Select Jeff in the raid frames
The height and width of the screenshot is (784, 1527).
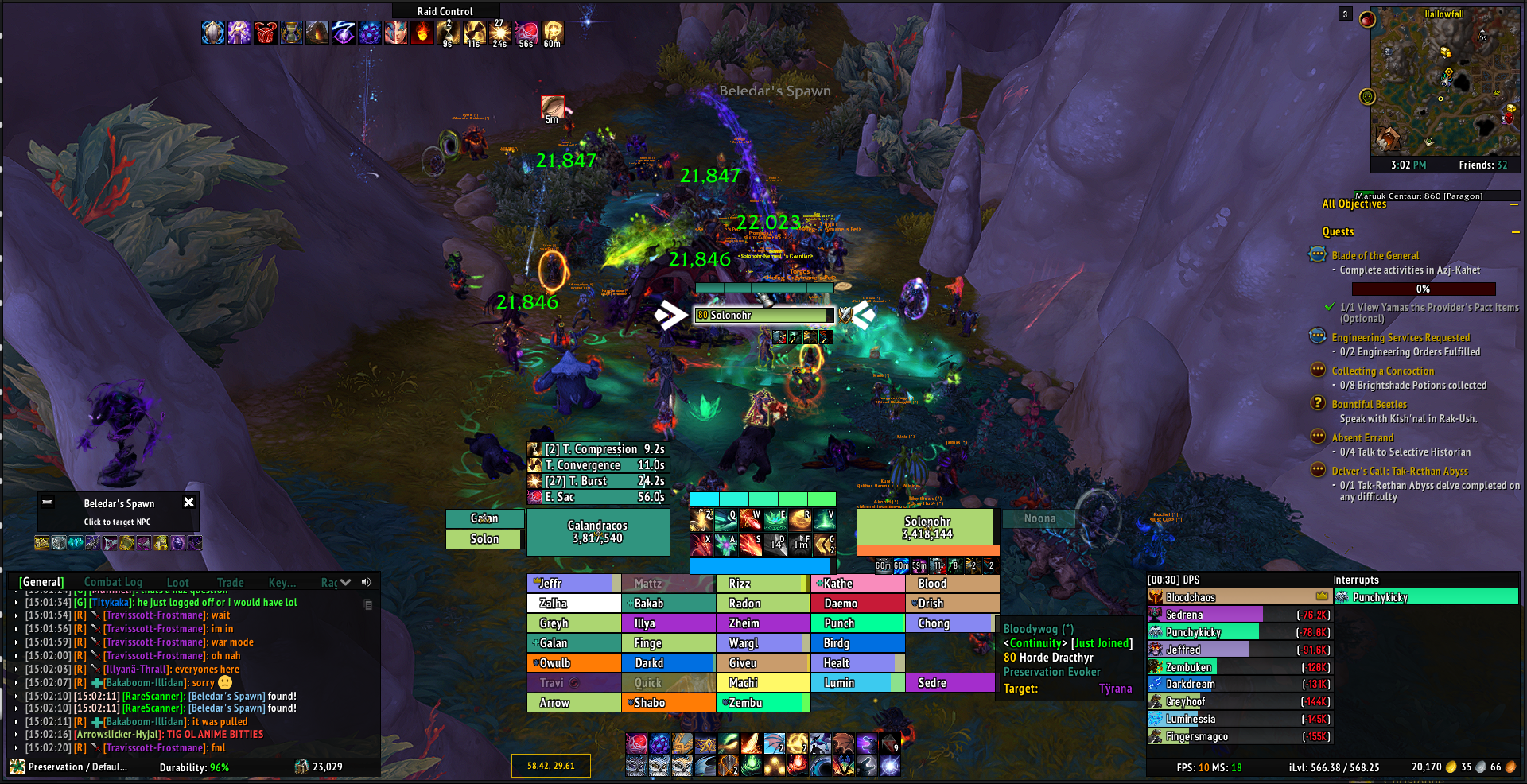click(573, 584)
